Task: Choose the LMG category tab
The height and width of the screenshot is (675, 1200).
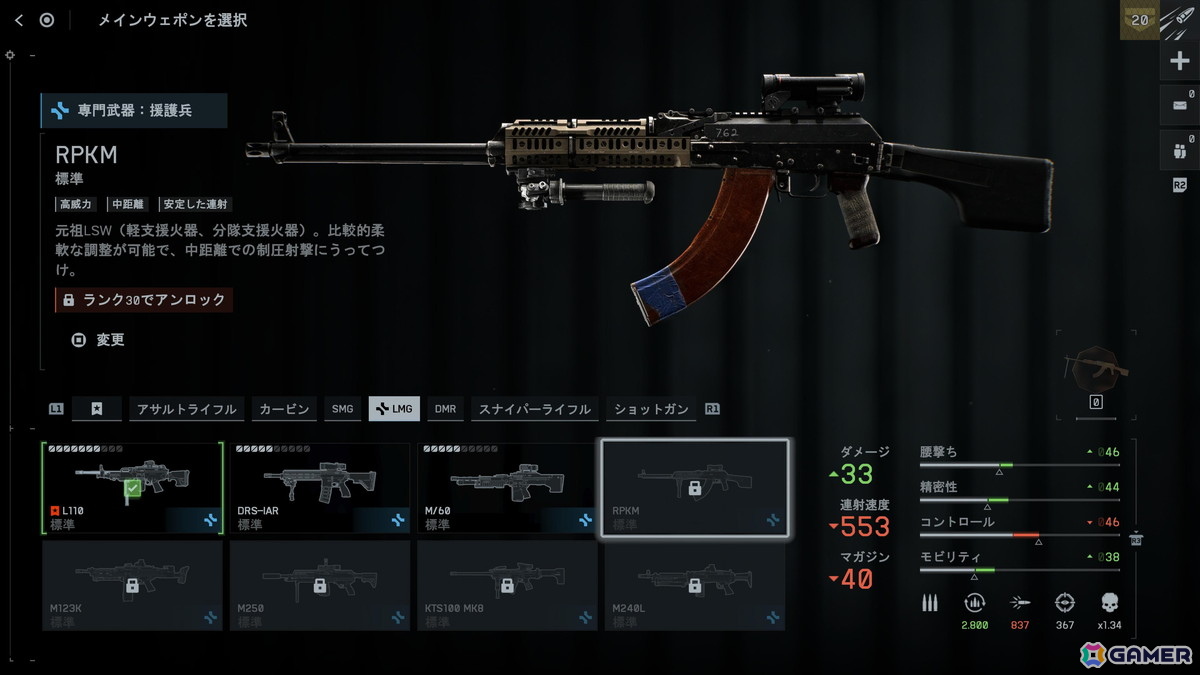Action: click(x=394, y=409)
